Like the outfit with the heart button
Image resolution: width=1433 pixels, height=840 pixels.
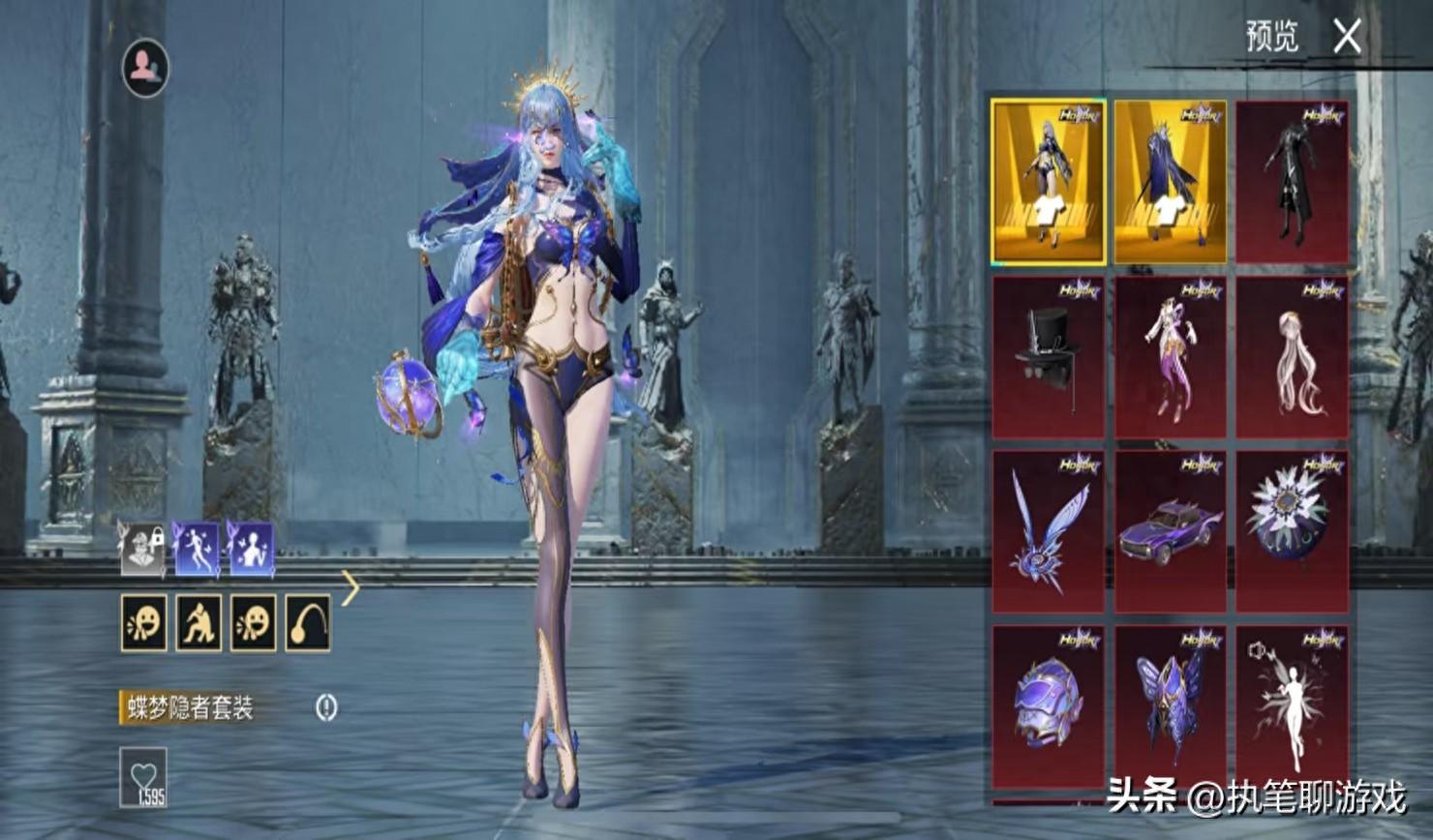(143, 777)
